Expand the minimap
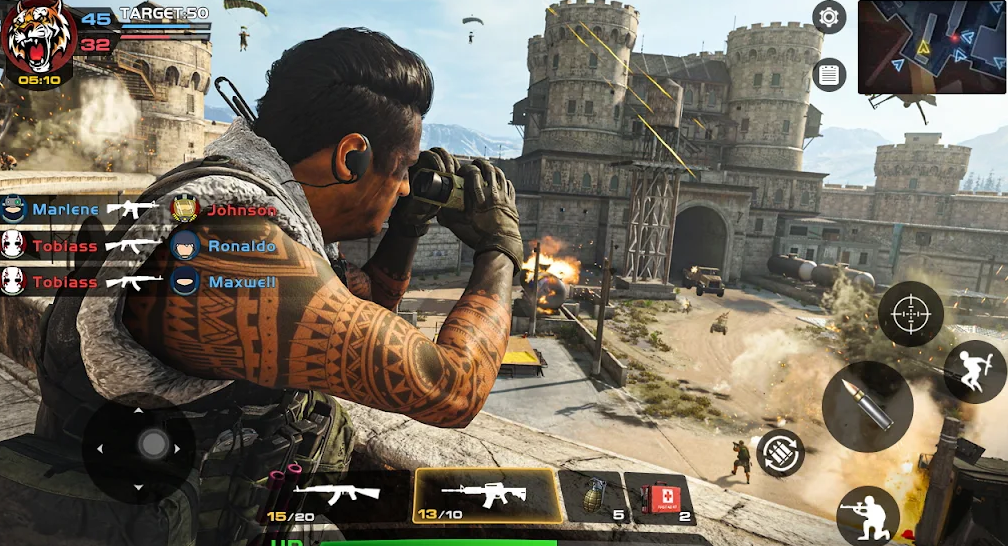This screenshot has width=1008, height=546. tap(932, 47)
